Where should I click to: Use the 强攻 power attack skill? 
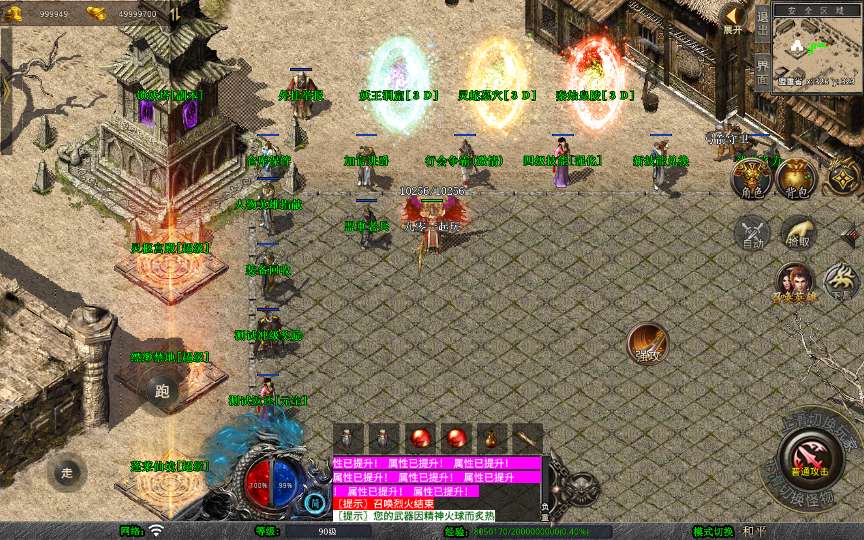(x=647, y=343)
